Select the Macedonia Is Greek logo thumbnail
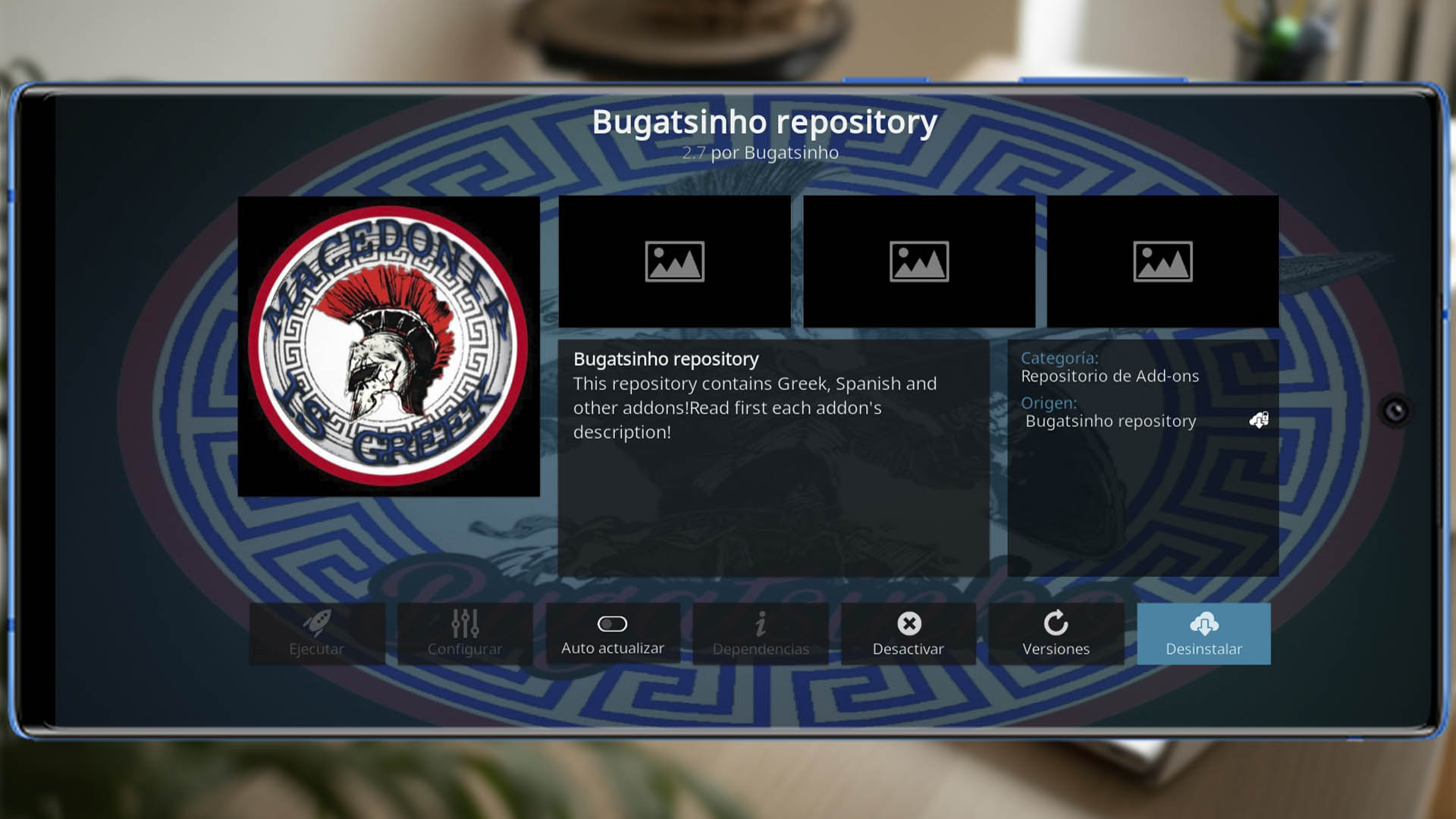The height and width of the screenshot is (819, 1456). (388, 345)
